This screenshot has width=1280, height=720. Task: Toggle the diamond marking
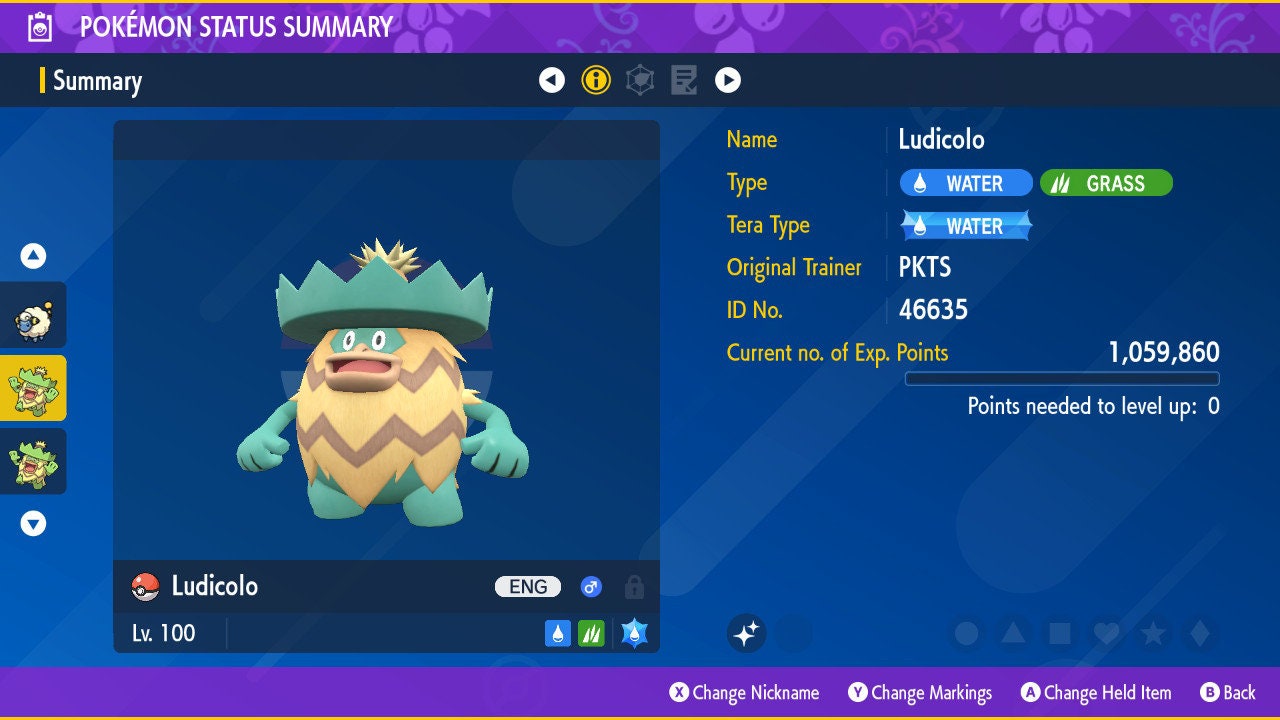[x=1200, y=633]
